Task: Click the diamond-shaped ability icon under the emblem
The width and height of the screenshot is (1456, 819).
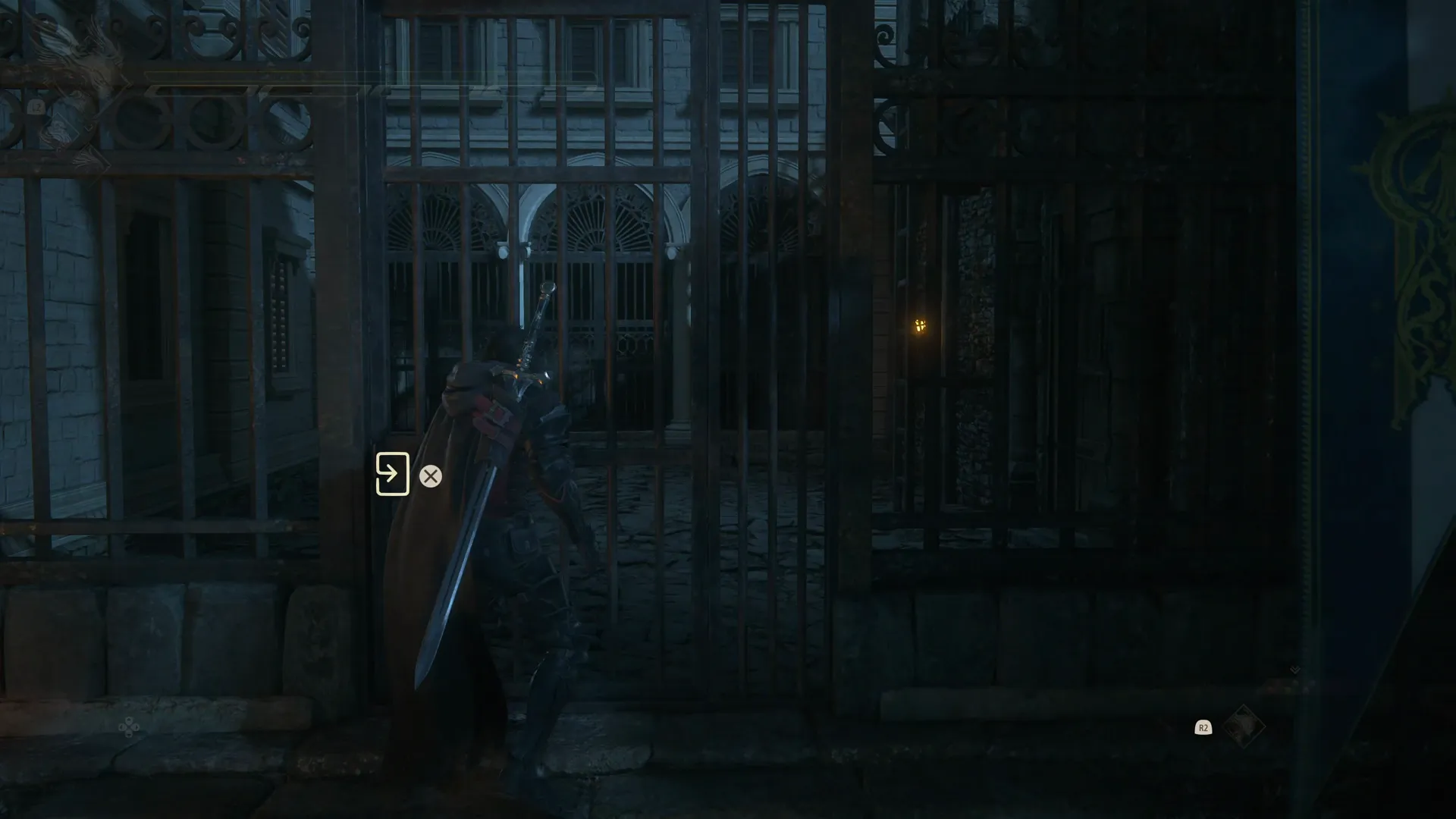Action: pyautogui.click(x=64, y=133)
